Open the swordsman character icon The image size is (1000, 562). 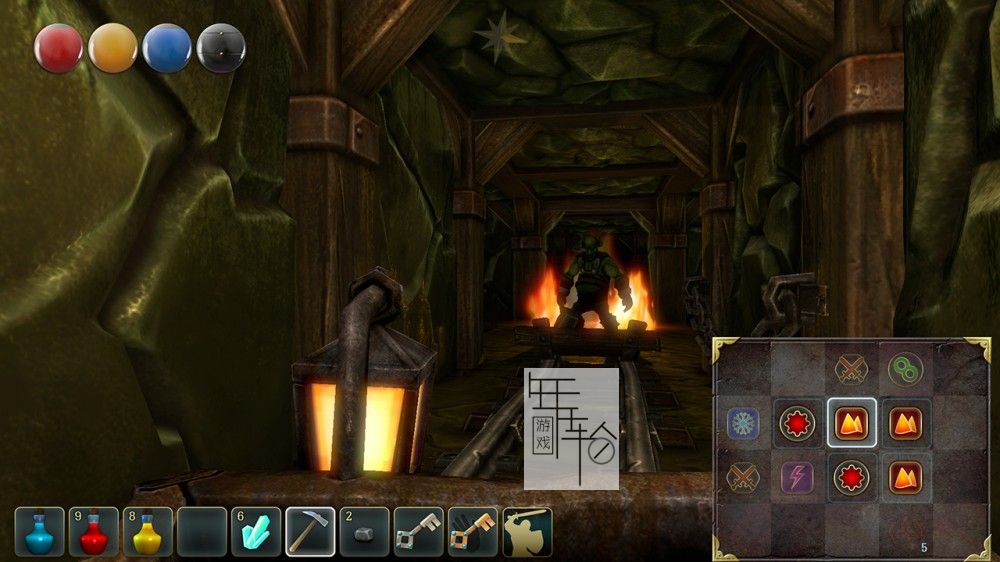(526, 532)
